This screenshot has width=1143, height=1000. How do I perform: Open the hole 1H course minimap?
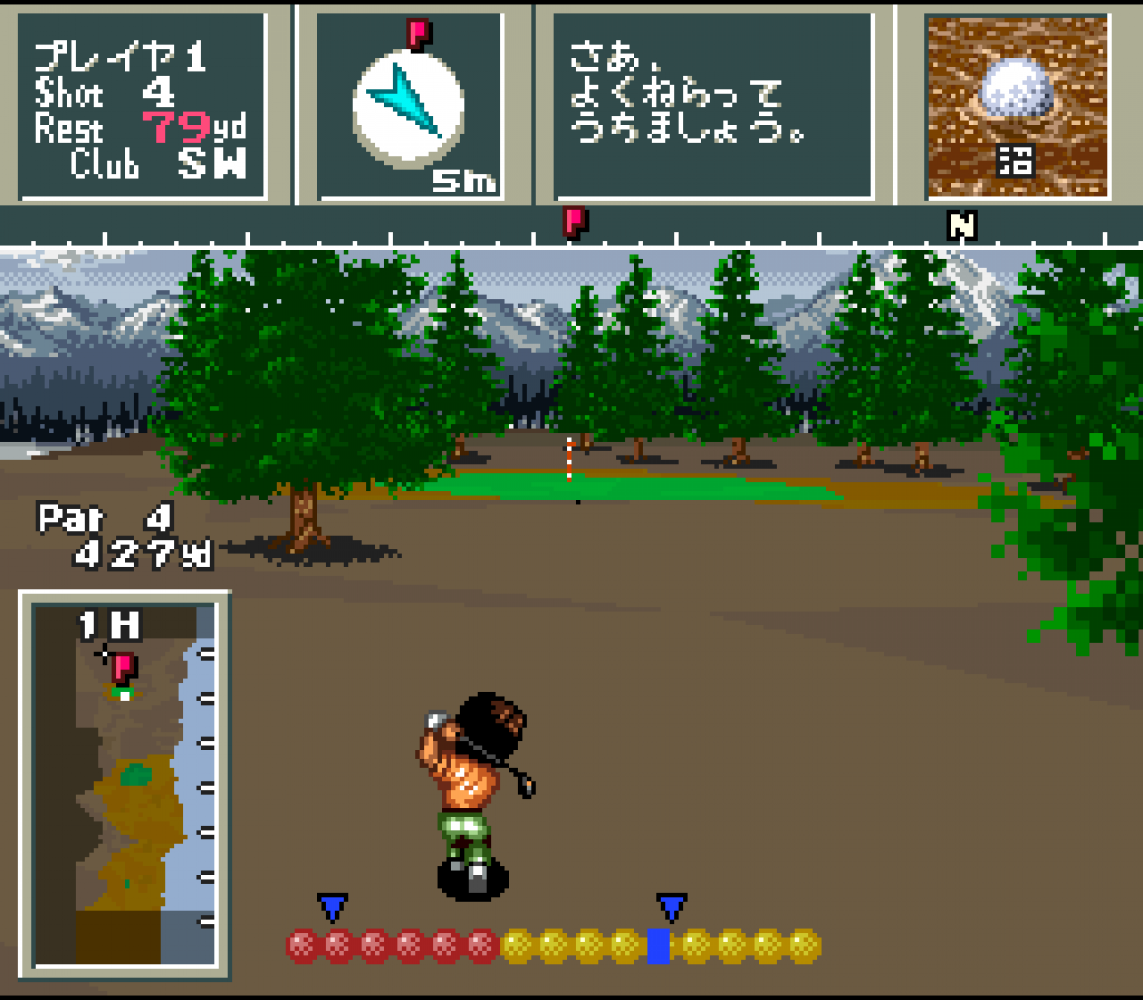(124, 785)
